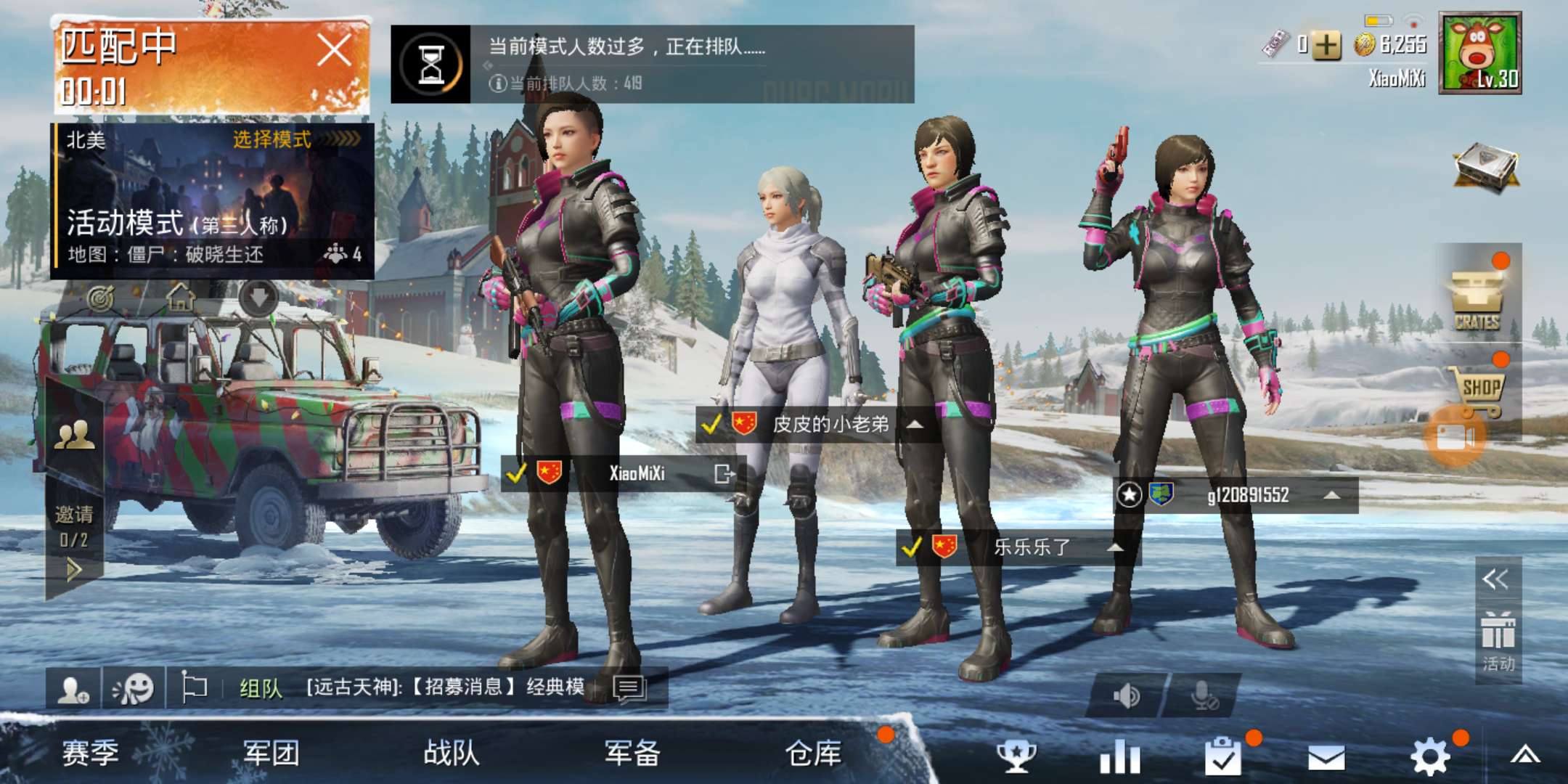
Task: Open the 军备 tab
Action: click(x=631, y=754)
